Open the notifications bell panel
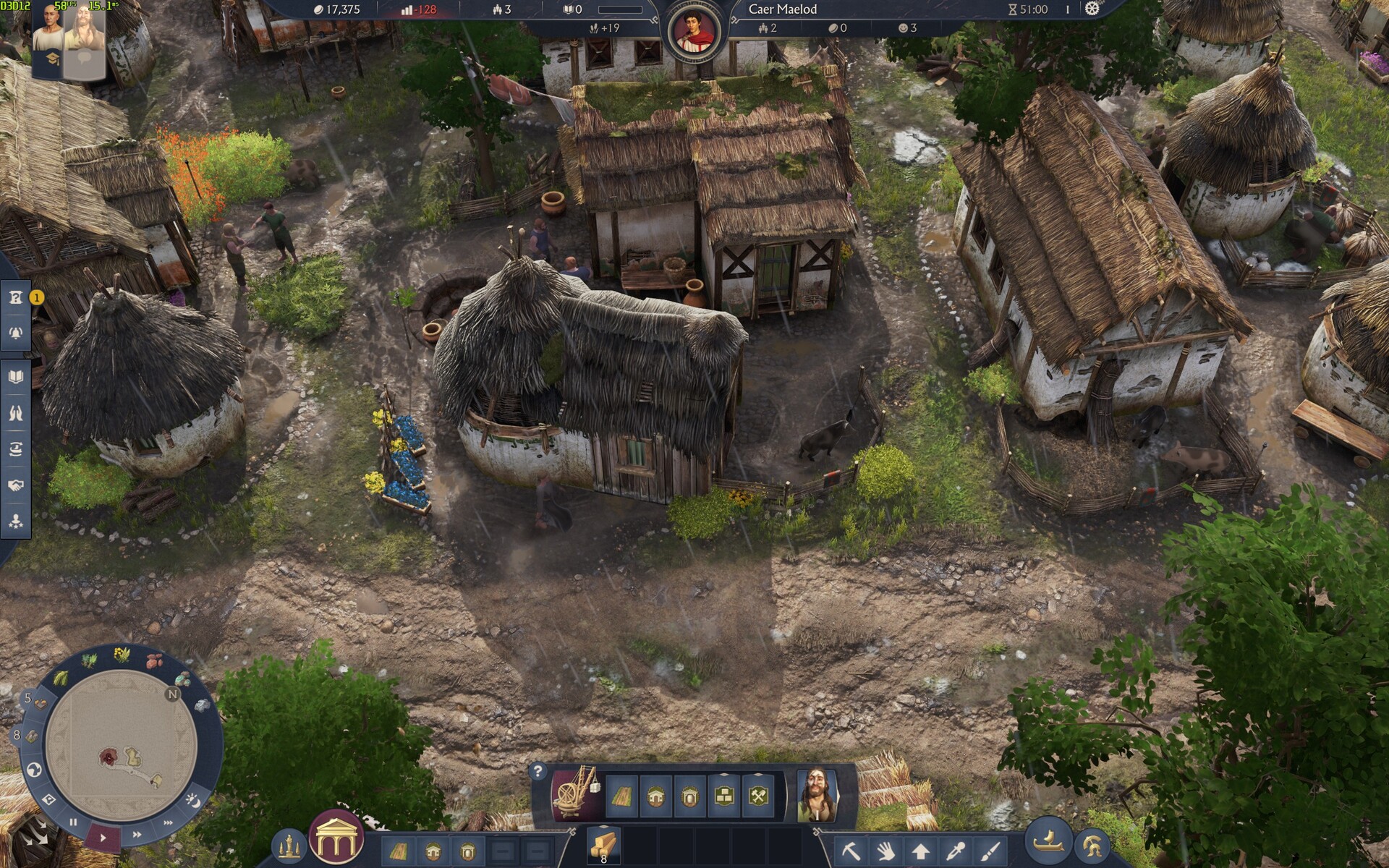The width and height of the screenshot is (1389, 868). 16,333
